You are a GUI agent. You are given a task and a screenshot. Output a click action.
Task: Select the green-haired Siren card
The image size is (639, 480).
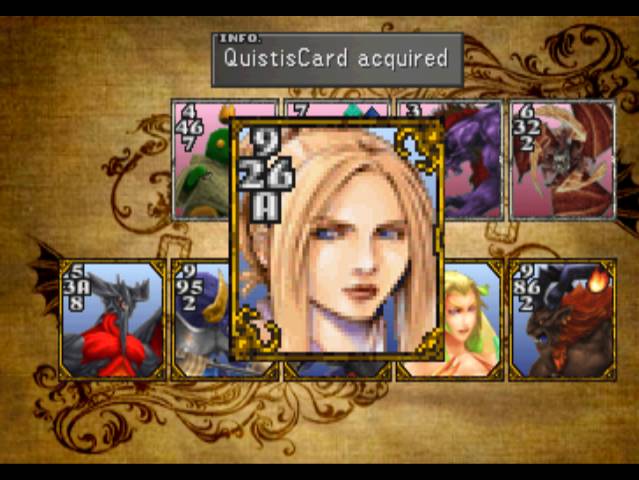click(471, 320)
